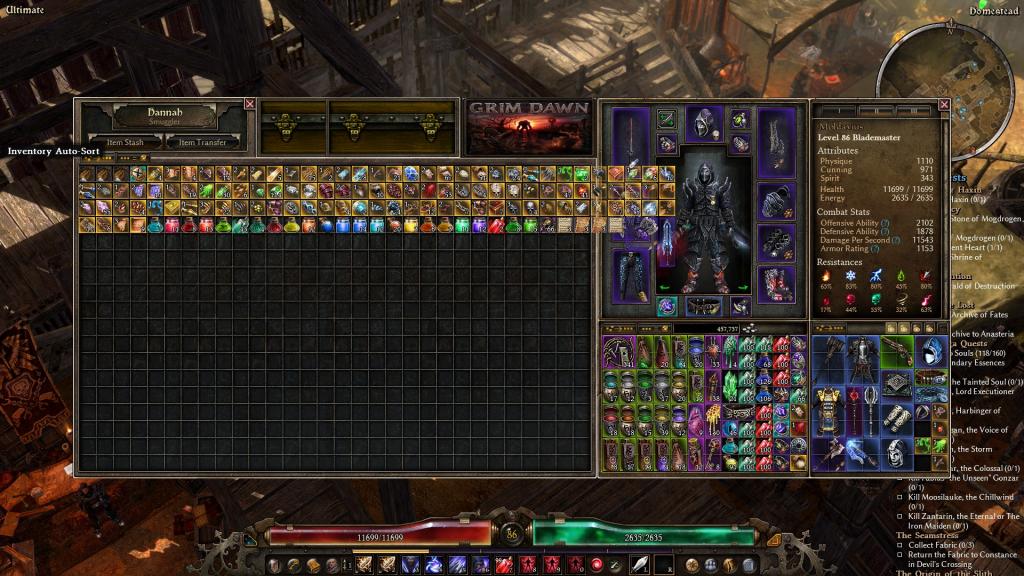Select the first stash chest tab
Screen dimensions: 1024x576
click(293, 128)
